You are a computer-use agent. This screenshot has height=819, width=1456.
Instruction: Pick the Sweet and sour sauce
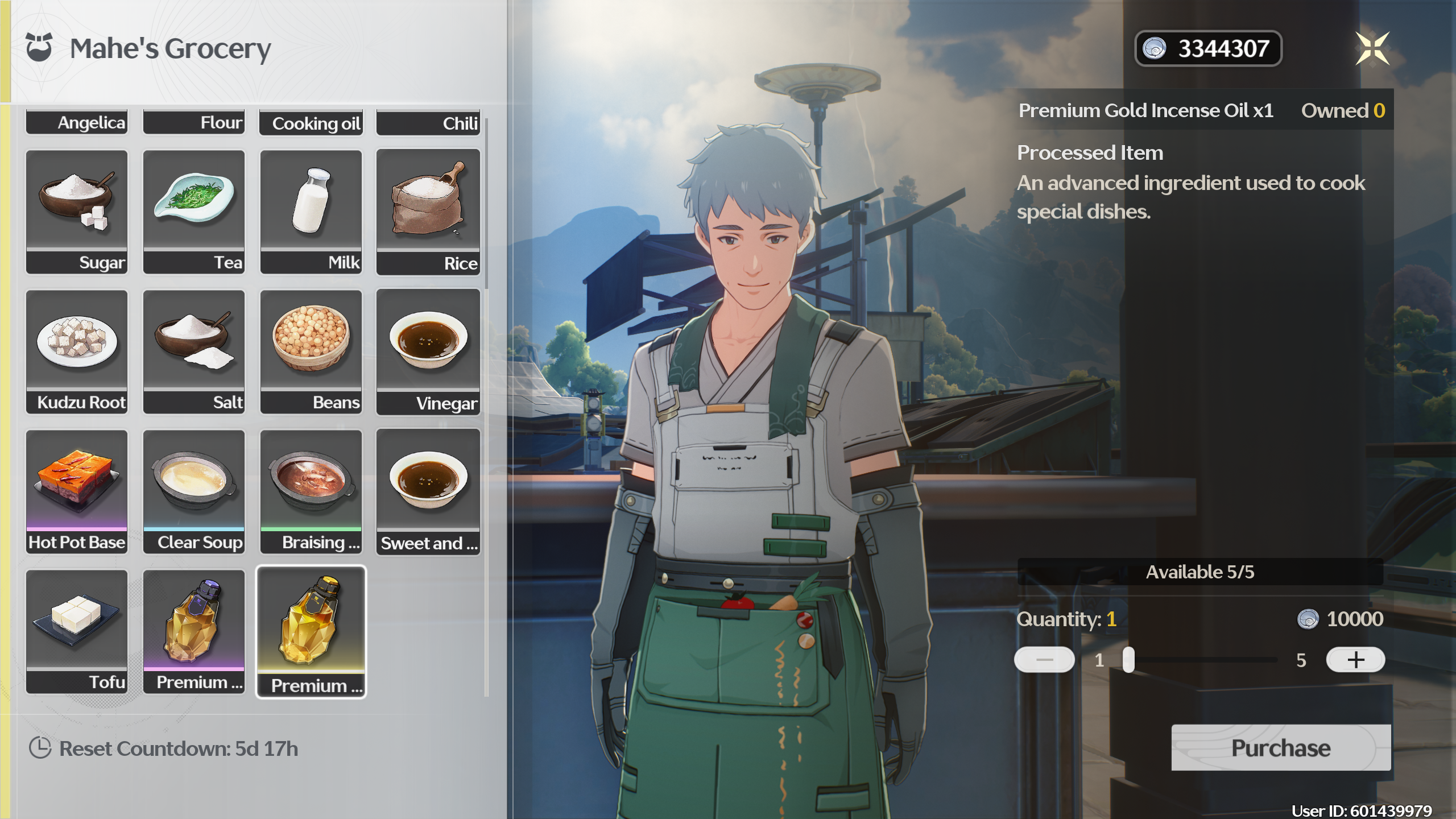(x=428, y=491)
